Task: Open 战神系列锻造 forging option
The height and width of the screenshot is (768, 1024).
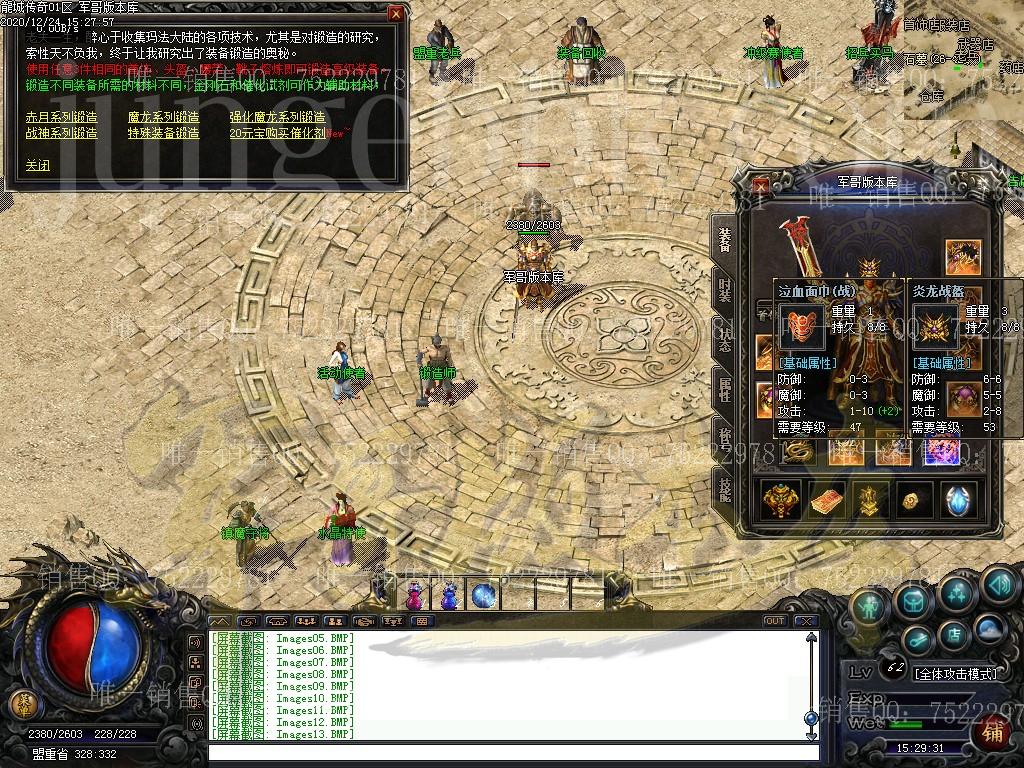Action: (61, 132)
